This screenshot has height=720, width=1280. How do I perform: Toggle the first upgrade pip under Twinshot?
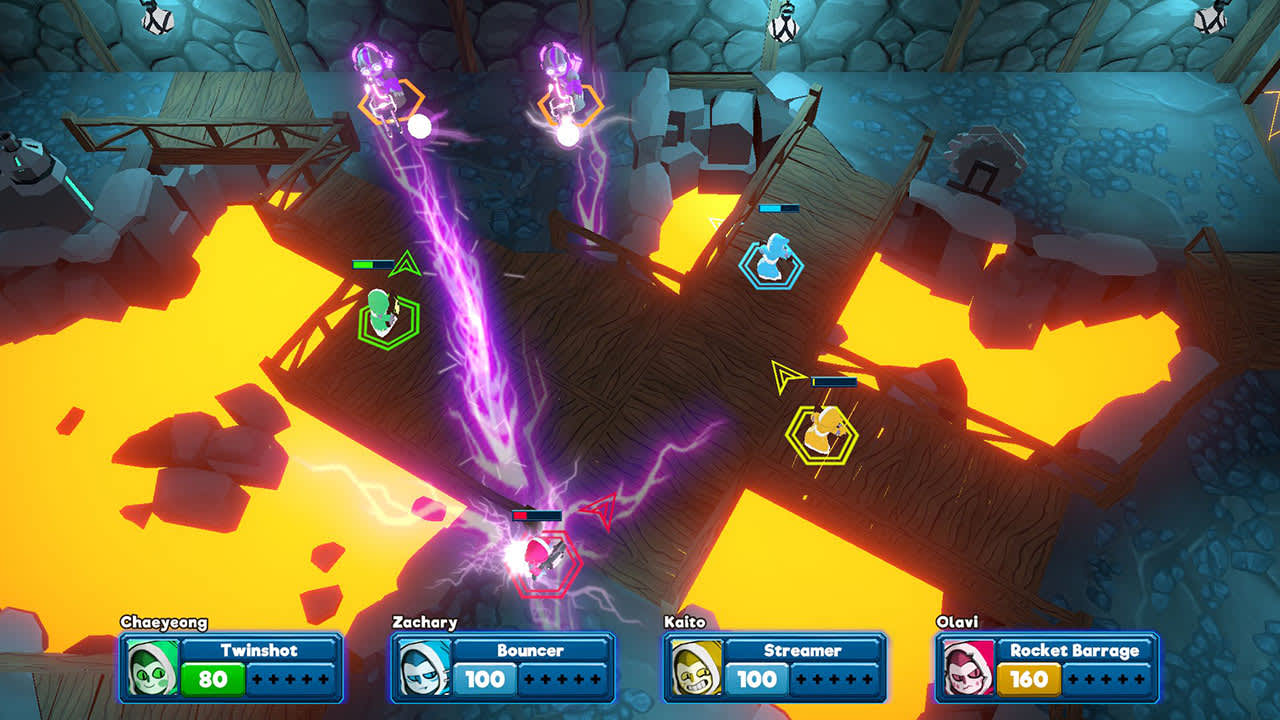tap(256, 680)
